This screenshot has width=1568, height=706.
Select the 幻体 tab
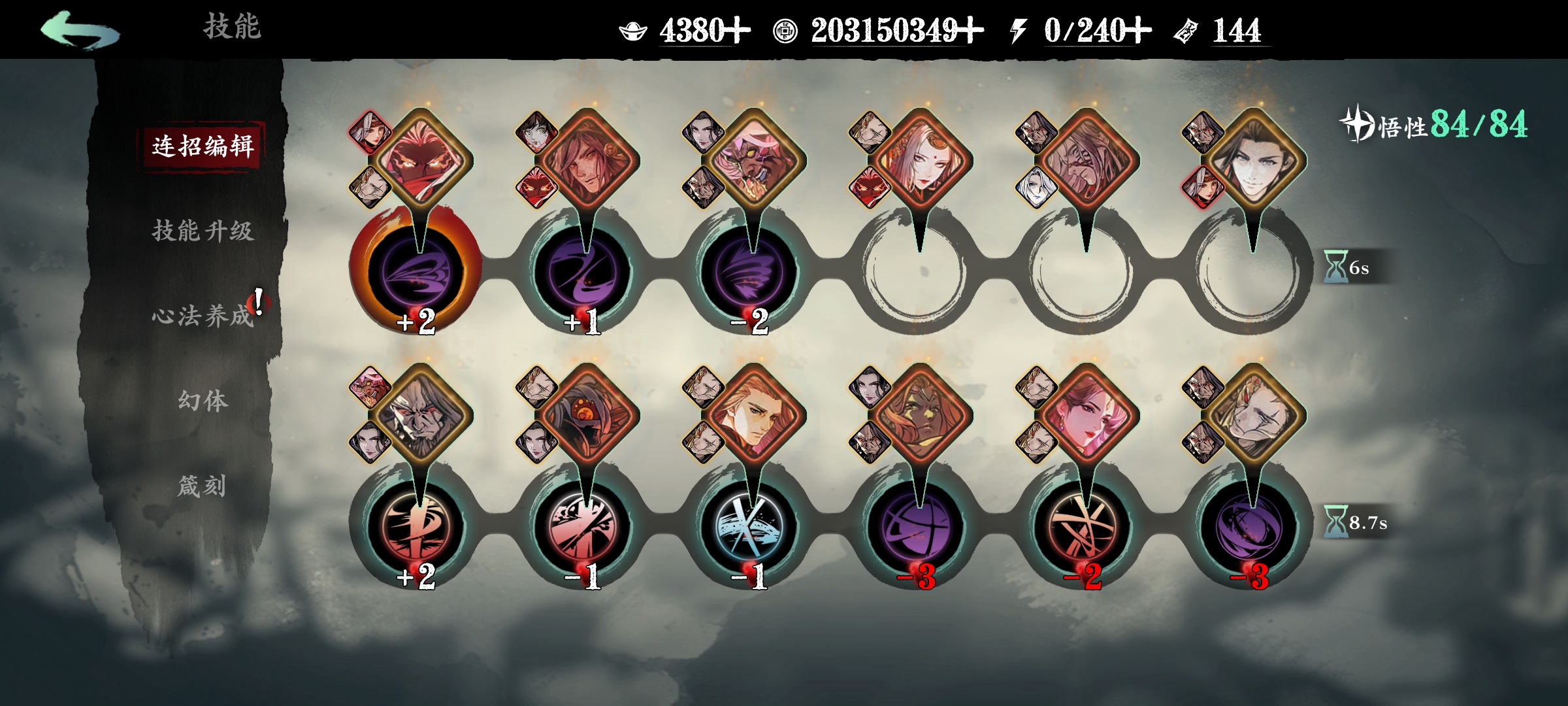(x=203, y=400)
